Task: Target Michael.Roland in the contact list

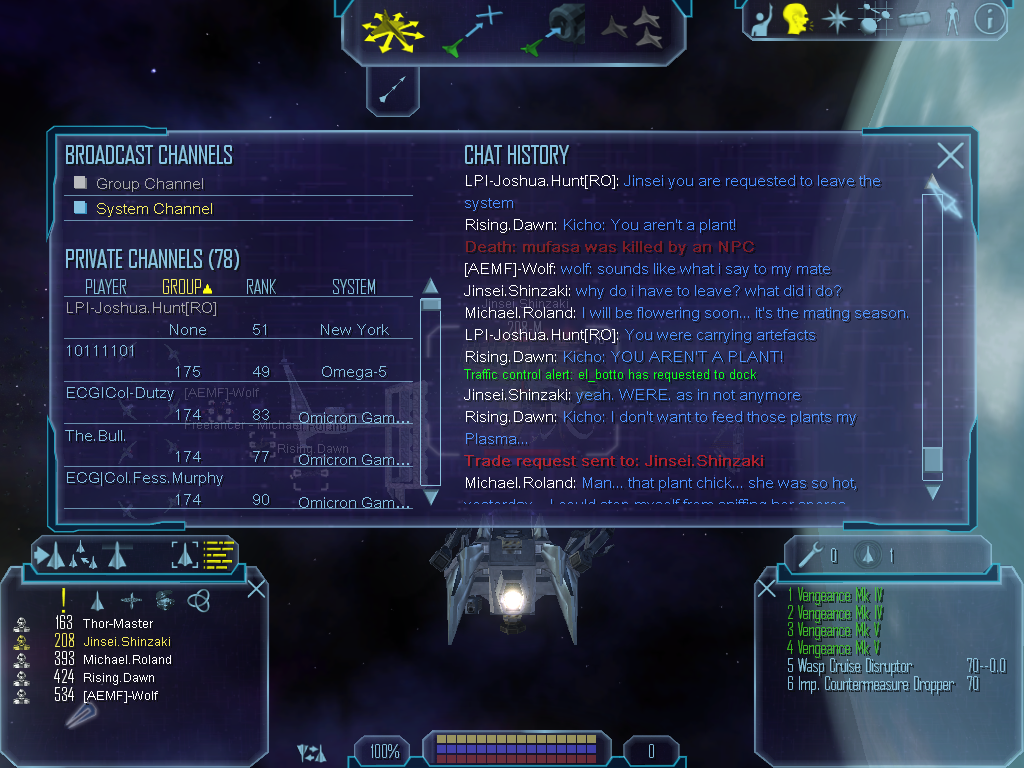Action: click(127, 660)
